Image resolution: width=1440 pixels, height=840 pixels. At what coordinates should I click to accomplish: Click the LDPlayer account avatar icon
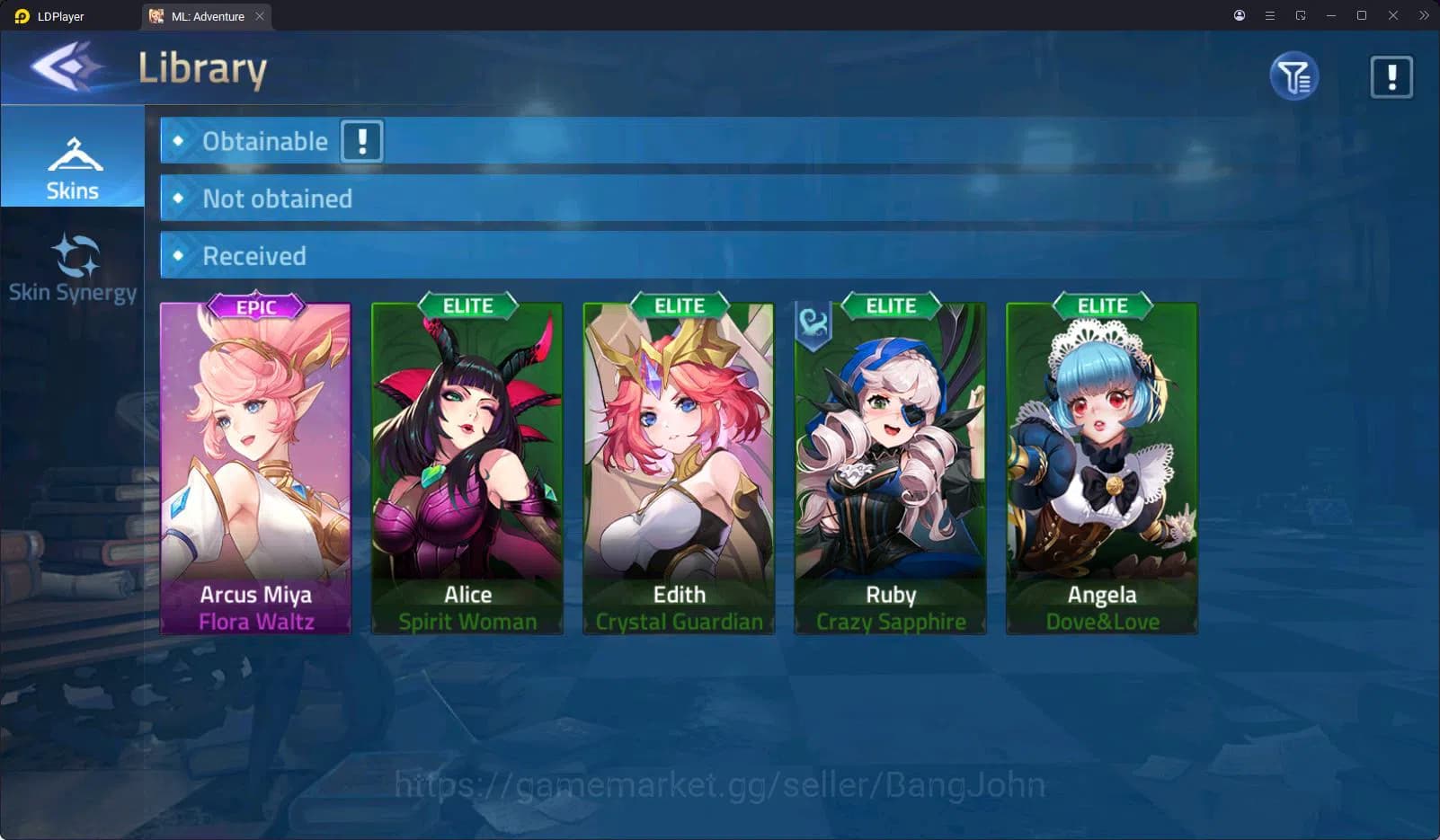point(1239,15)
